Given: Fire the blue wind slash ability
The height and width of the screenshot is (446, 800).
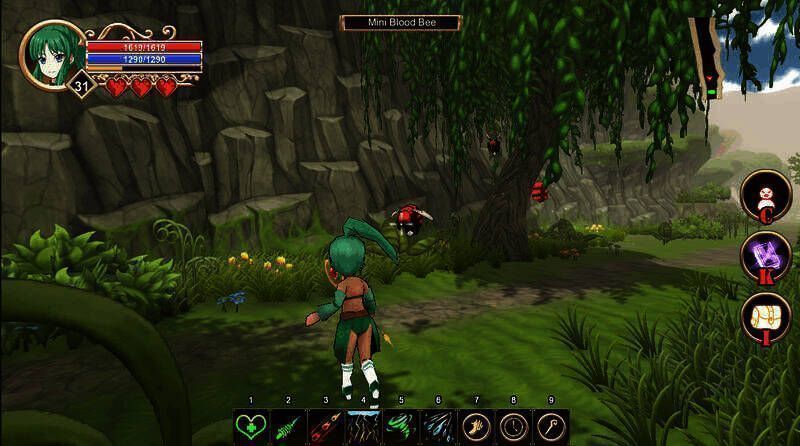Looking at the screenshot, I should 438,425.
